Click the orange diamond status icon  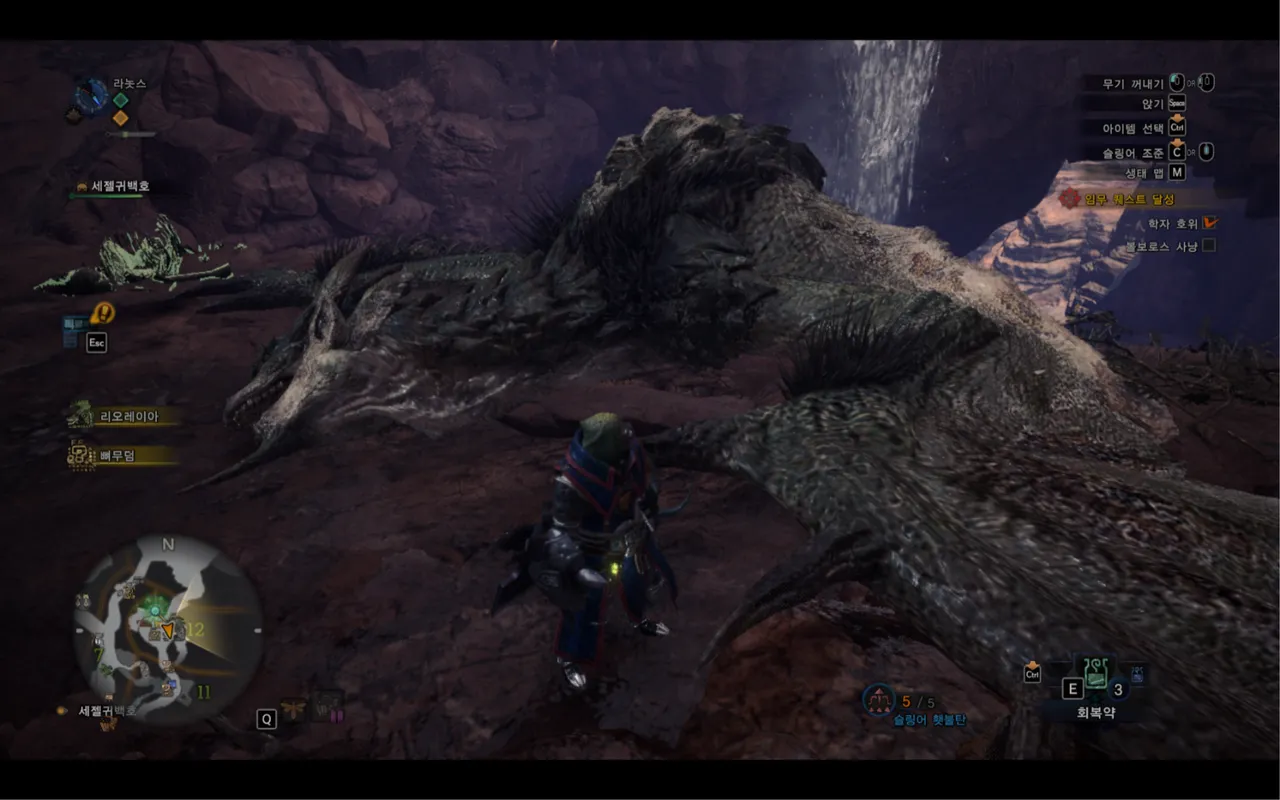pyautogui.click(x=120, y=118)
